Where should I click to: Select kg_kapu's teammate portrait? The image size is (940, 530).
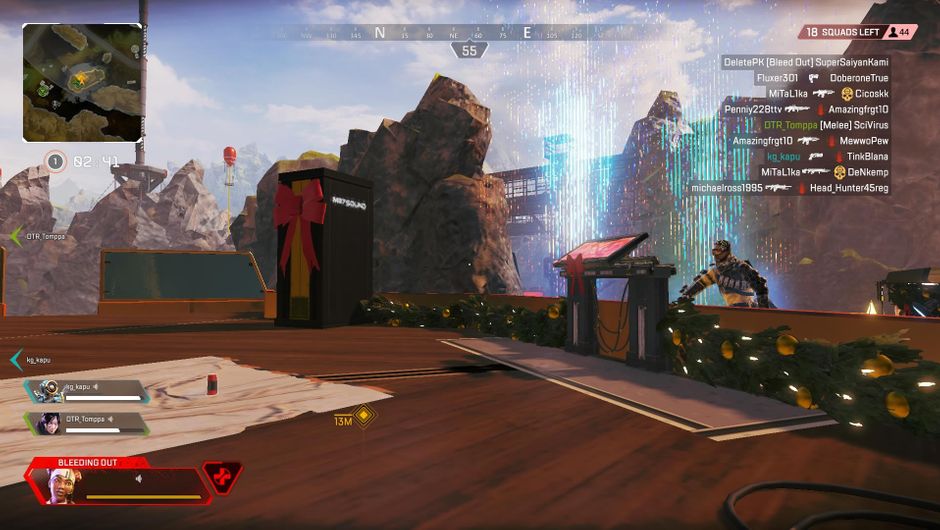[x=48, y=391]
